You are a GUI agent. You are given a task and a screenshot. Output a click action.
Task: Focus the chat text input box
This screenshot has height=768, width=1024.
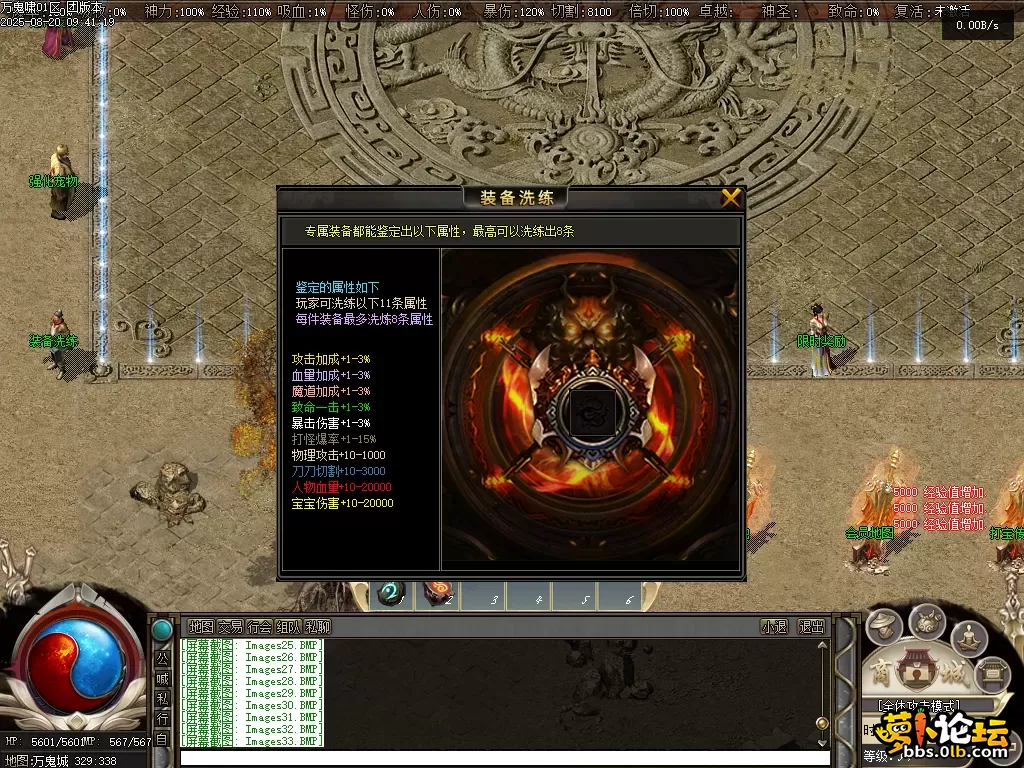[x=500, y=758]
